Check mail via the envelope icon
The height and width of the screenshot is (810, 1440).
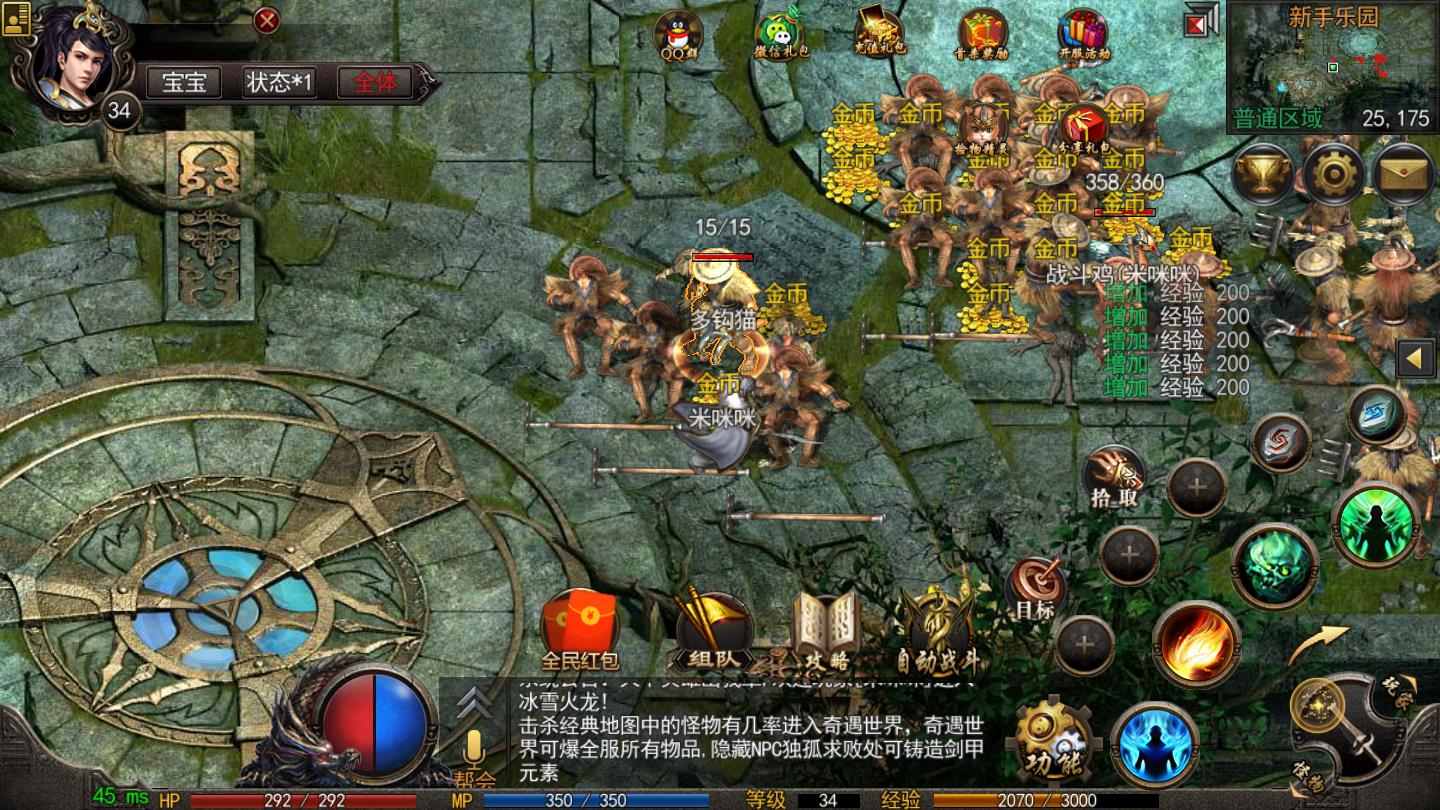click(x=1402, y=174)
